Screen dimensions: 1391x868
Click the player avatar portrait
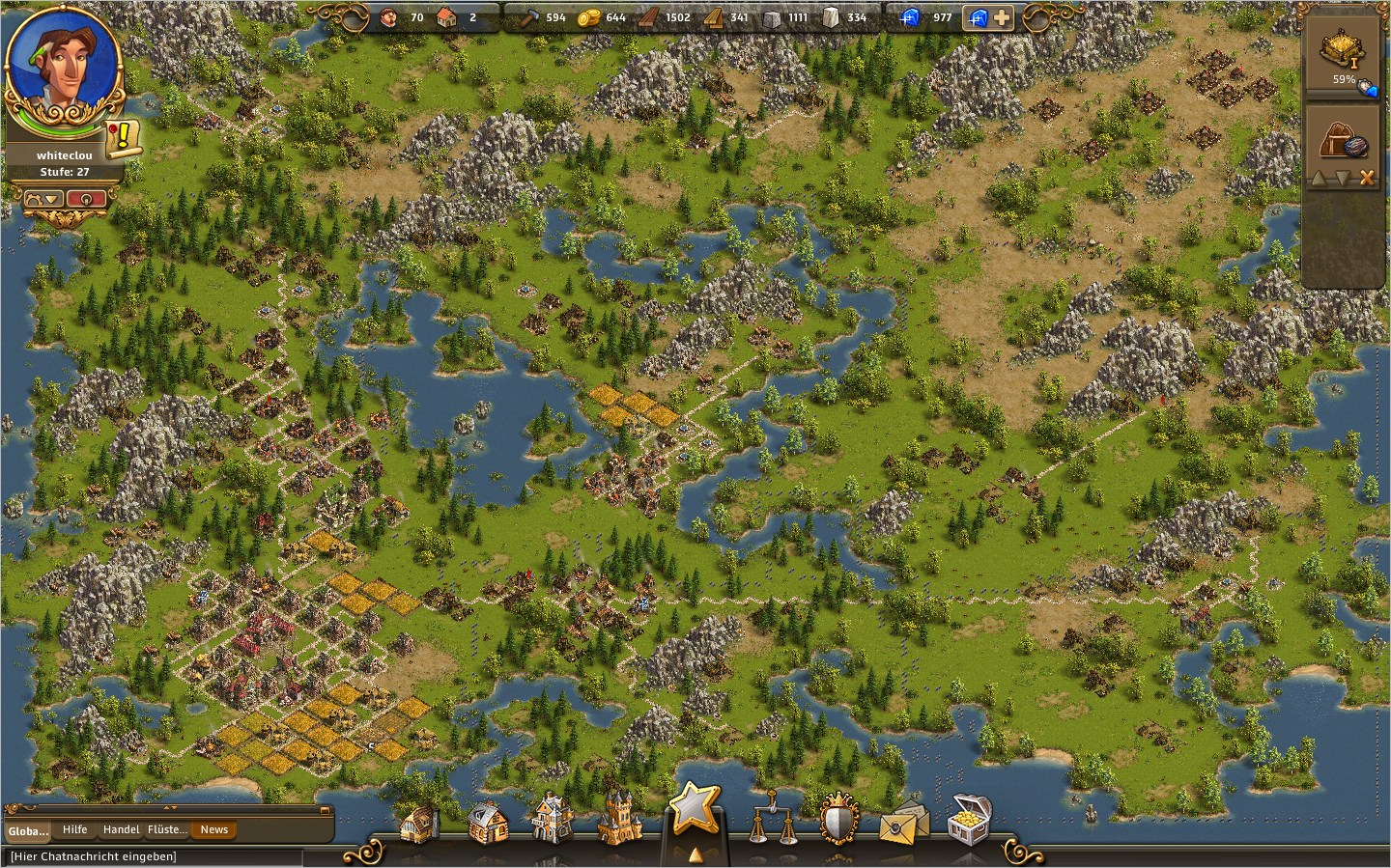[62, 66]
